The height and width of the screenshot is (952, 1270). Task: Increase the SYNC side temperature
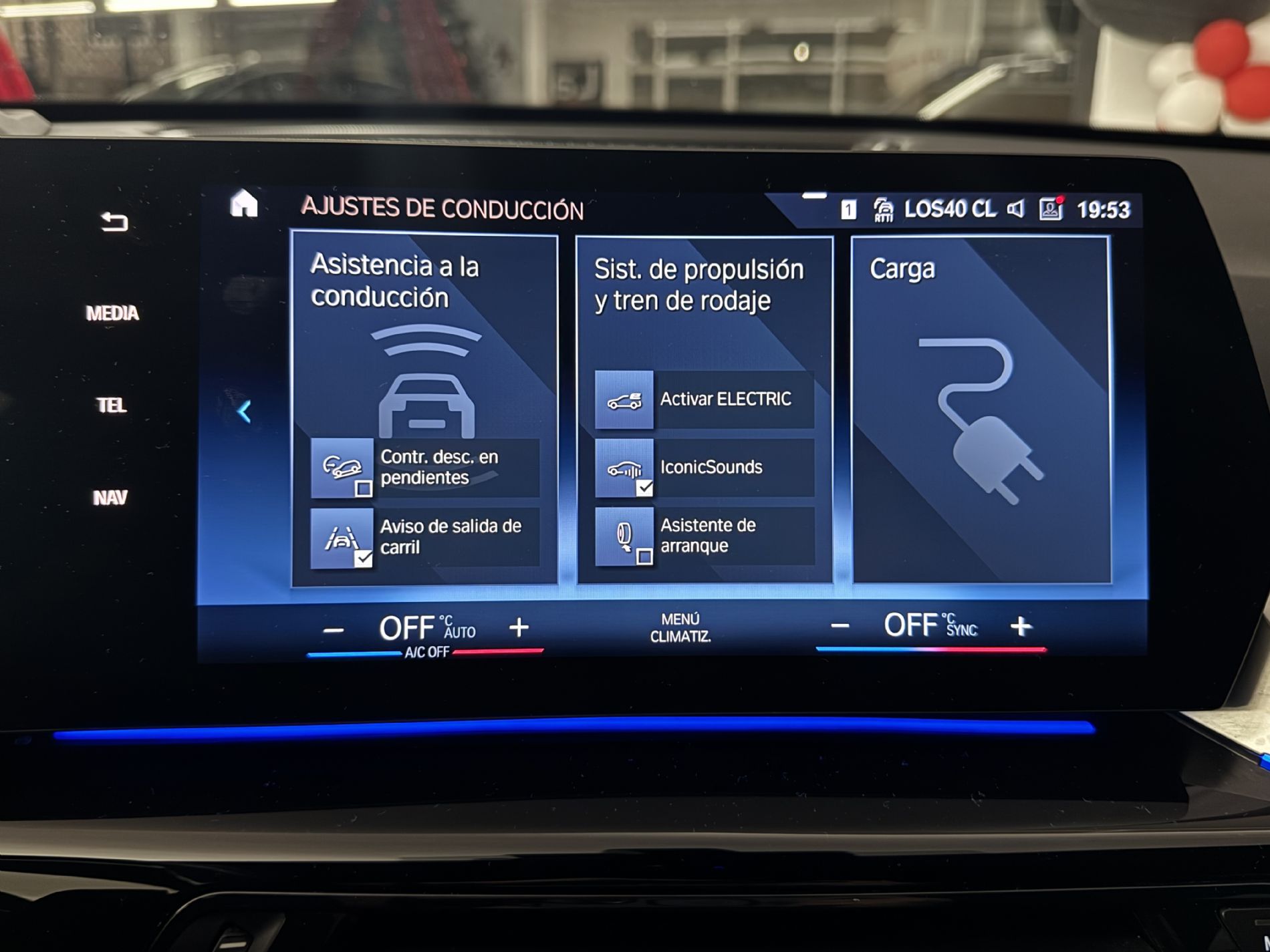click(1021, 626)
